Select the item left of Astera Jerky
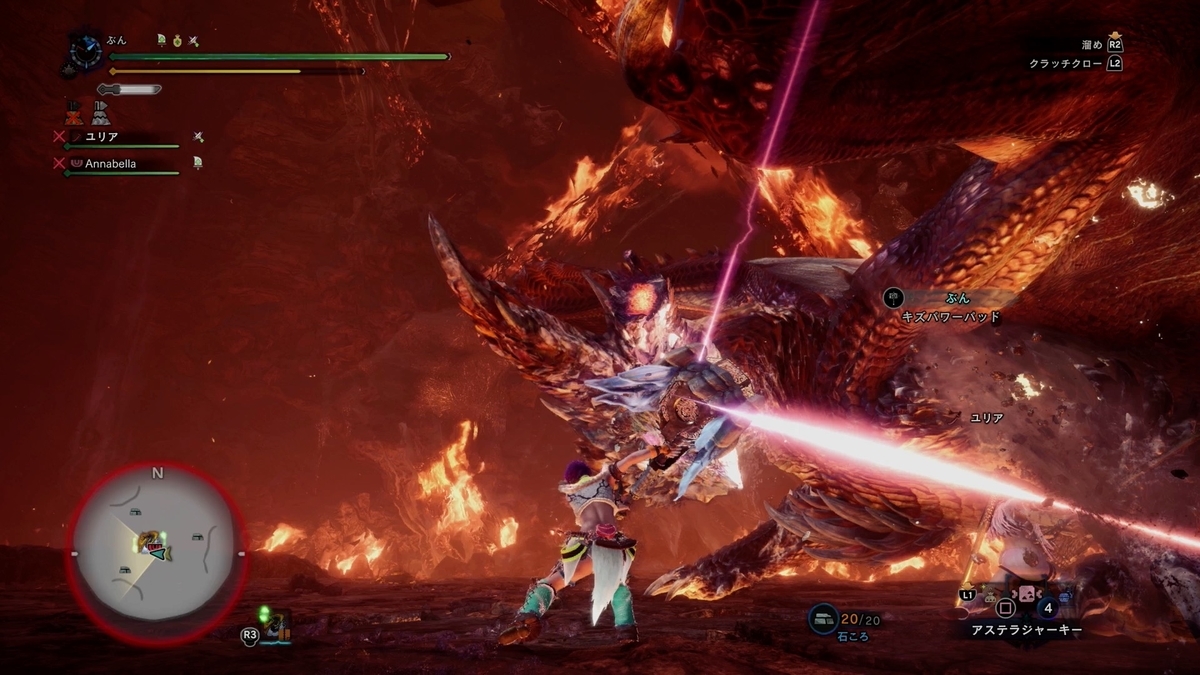The height and width of the screenshot is (675, 1200). [991, 597]
